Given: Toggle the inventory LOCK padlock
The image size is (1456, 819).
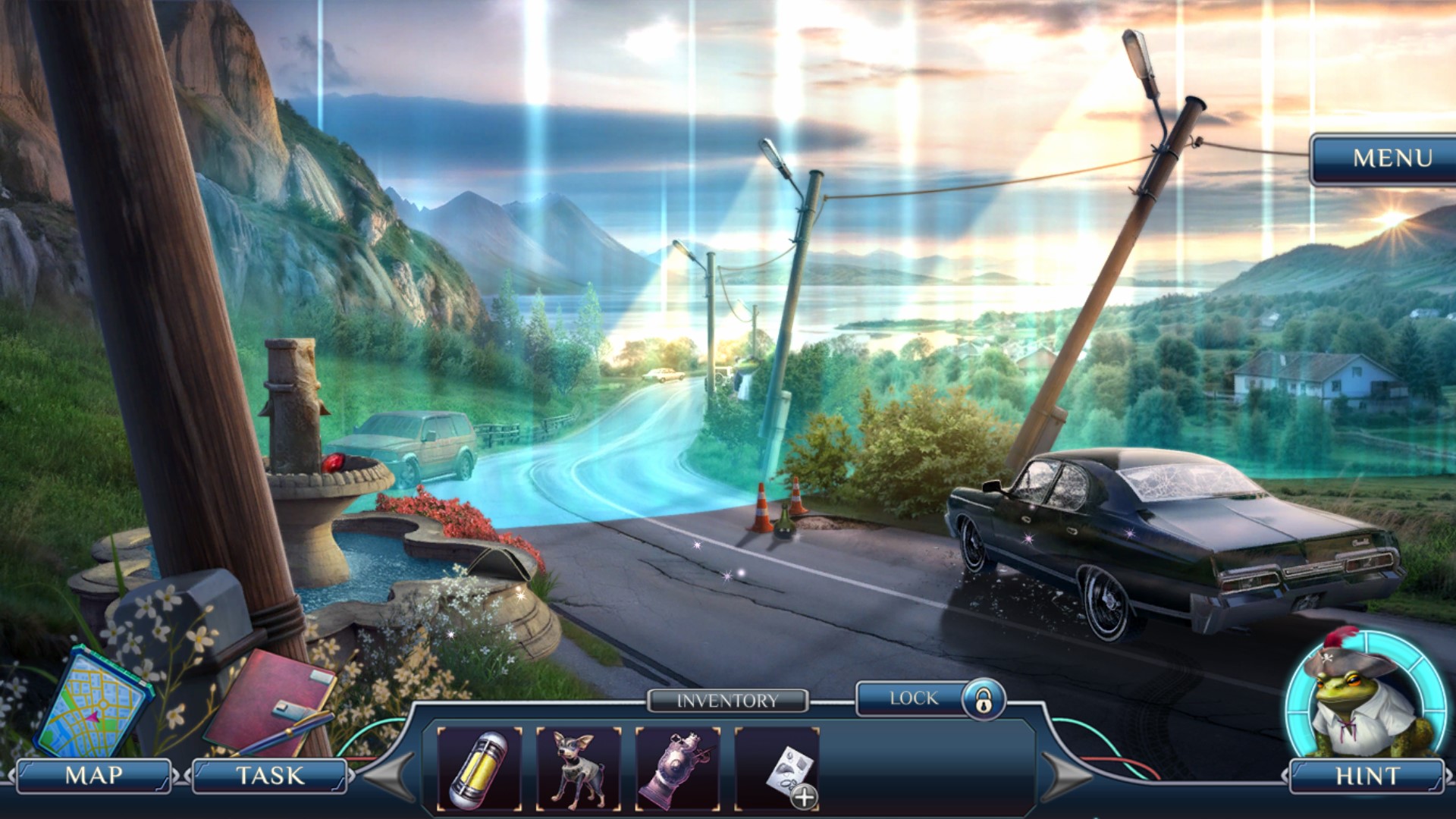Looking at the screenshot, I should point(983,699).
